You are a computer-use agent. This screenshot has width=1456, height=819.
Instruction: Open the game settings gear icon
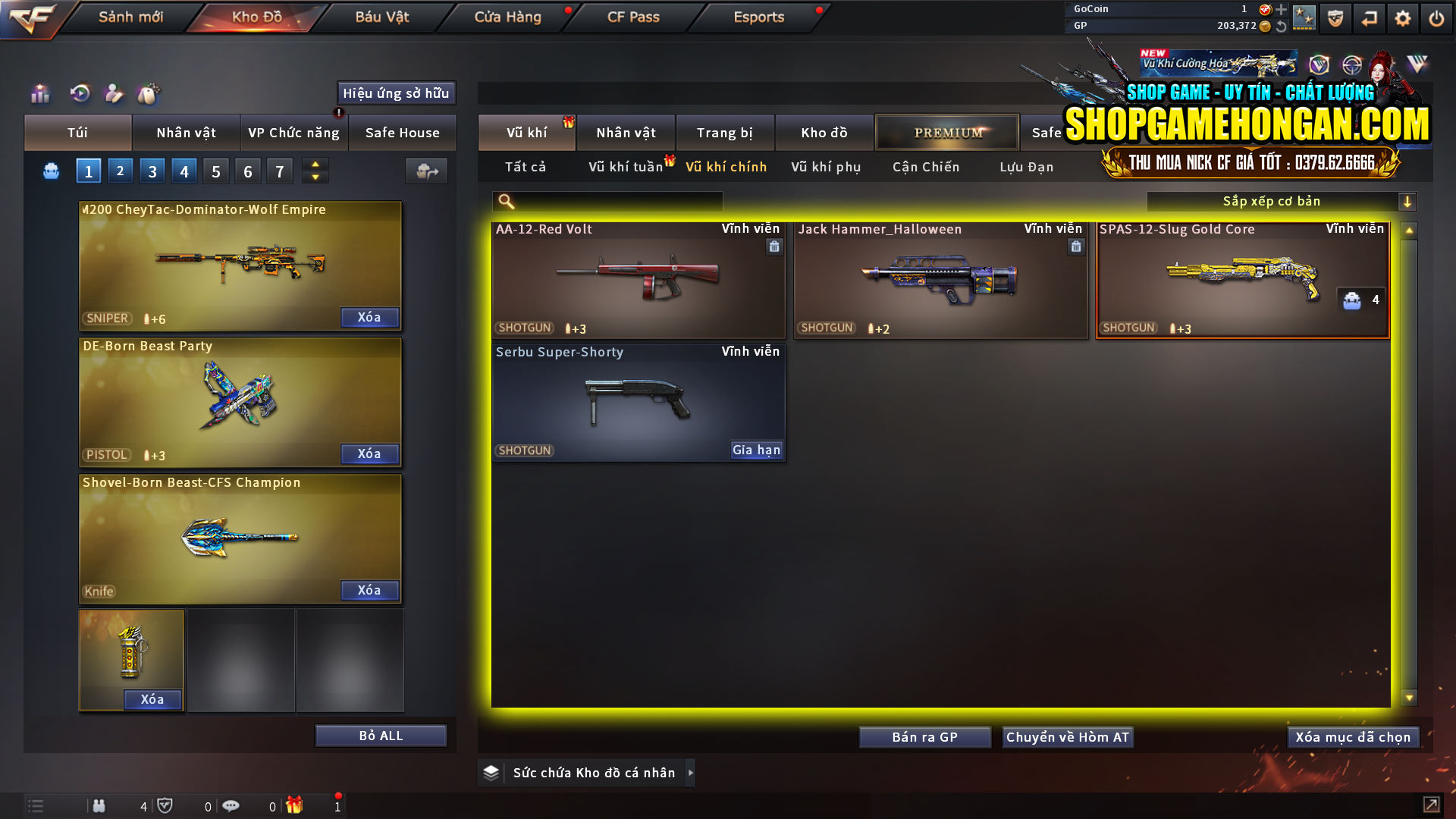(1402, 17)
